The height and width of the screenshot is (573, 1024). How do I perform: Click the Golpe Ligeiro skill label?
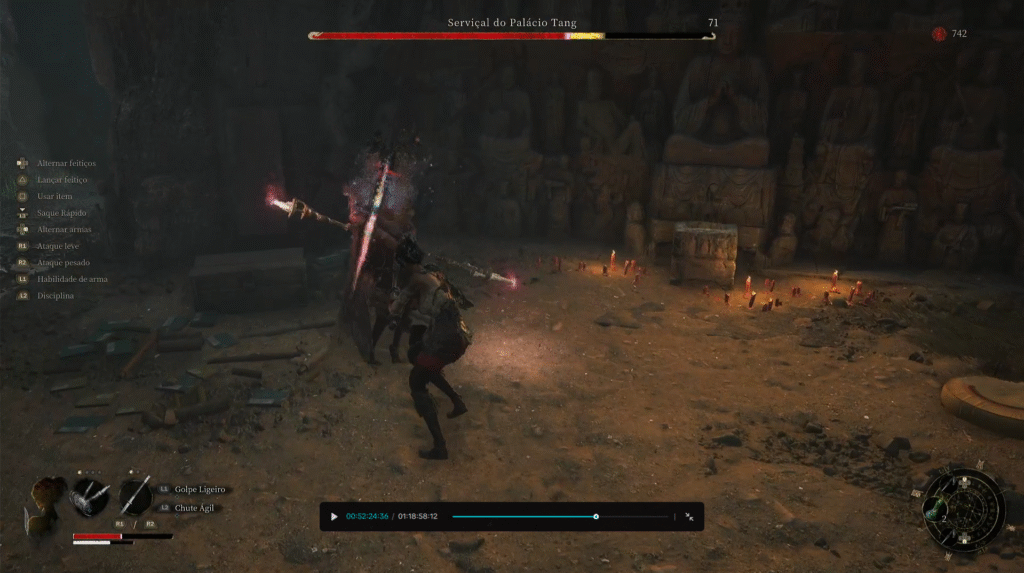coord(199,490)
